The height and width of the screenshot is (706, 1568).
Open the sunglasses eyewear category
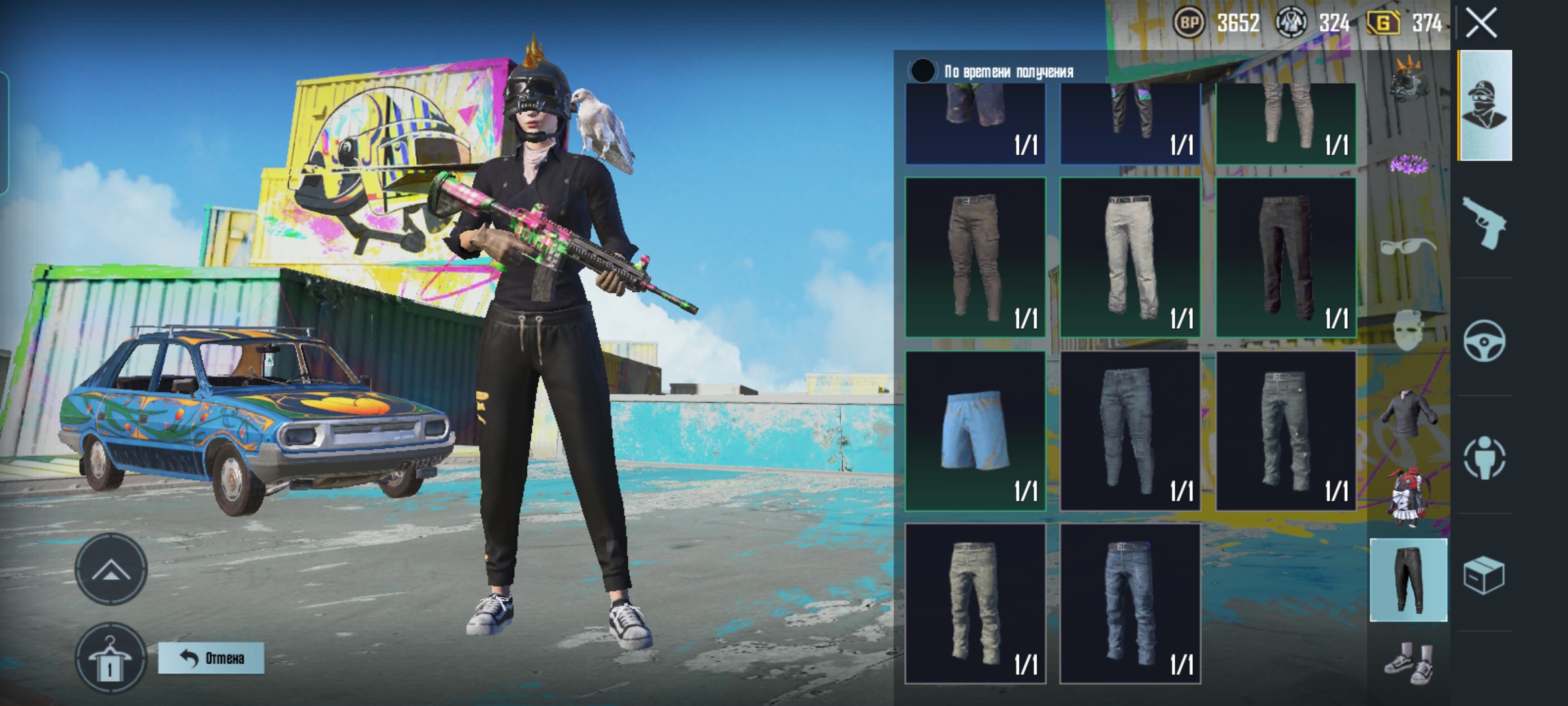(x=1409, y=247)
